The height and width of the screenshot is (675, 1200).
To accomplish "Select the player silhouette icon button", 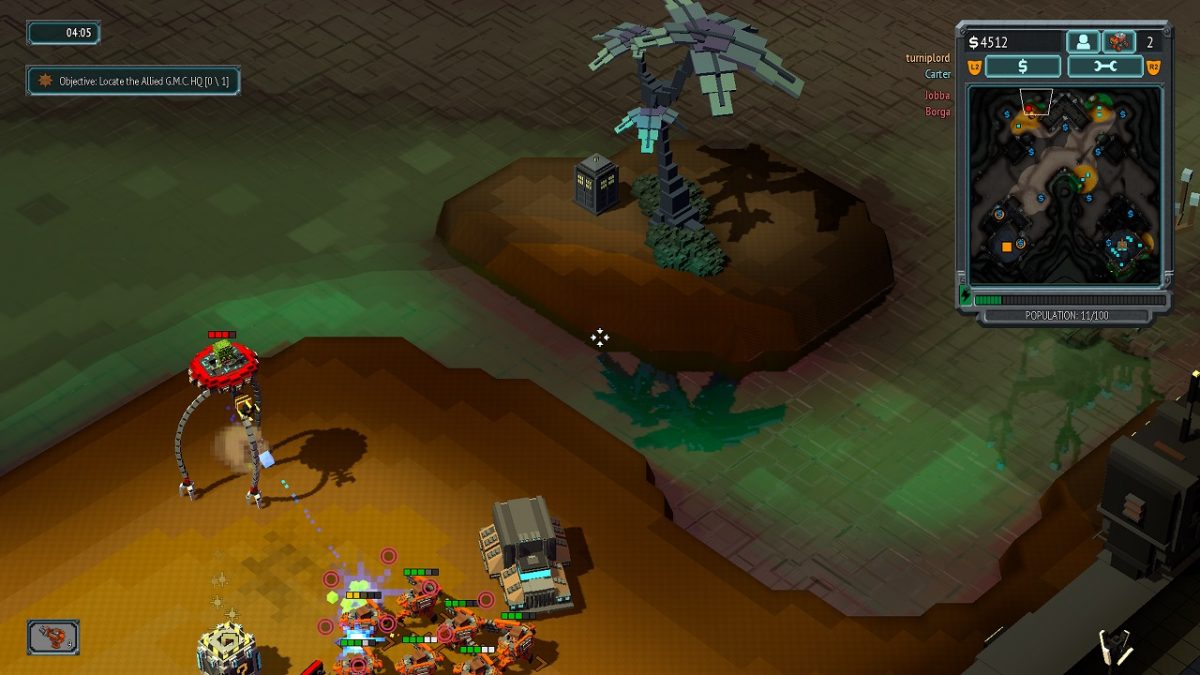I will coord(1082,42).
